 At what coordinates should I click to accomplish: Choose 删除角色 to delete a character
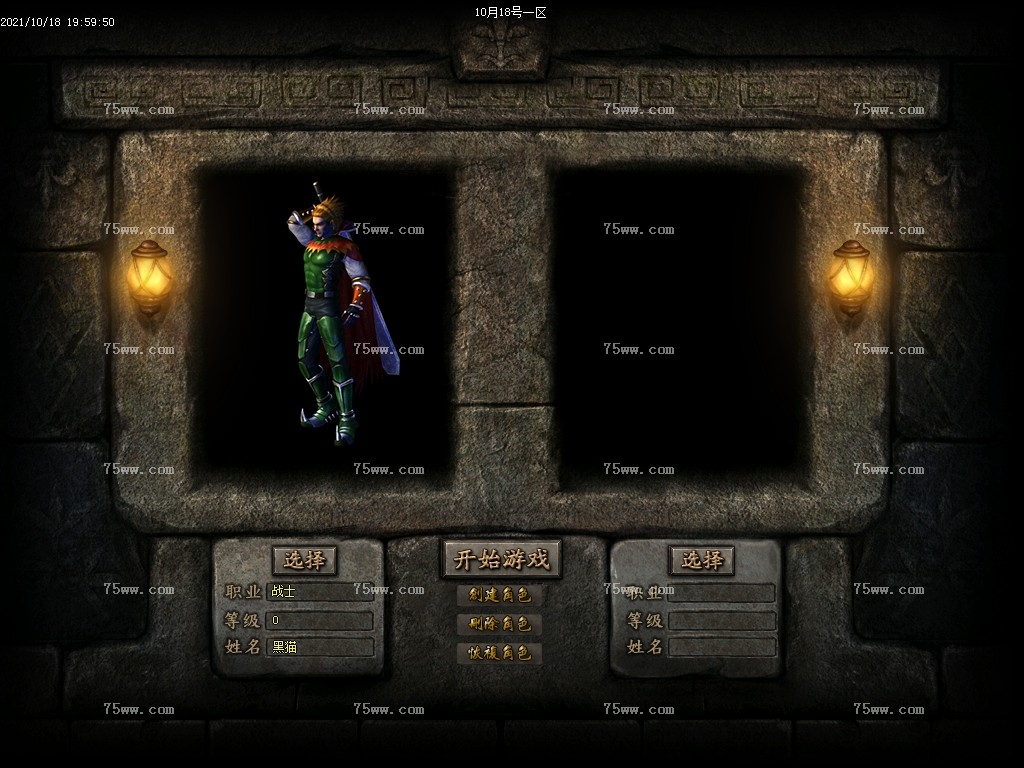(x=500, y=624)
